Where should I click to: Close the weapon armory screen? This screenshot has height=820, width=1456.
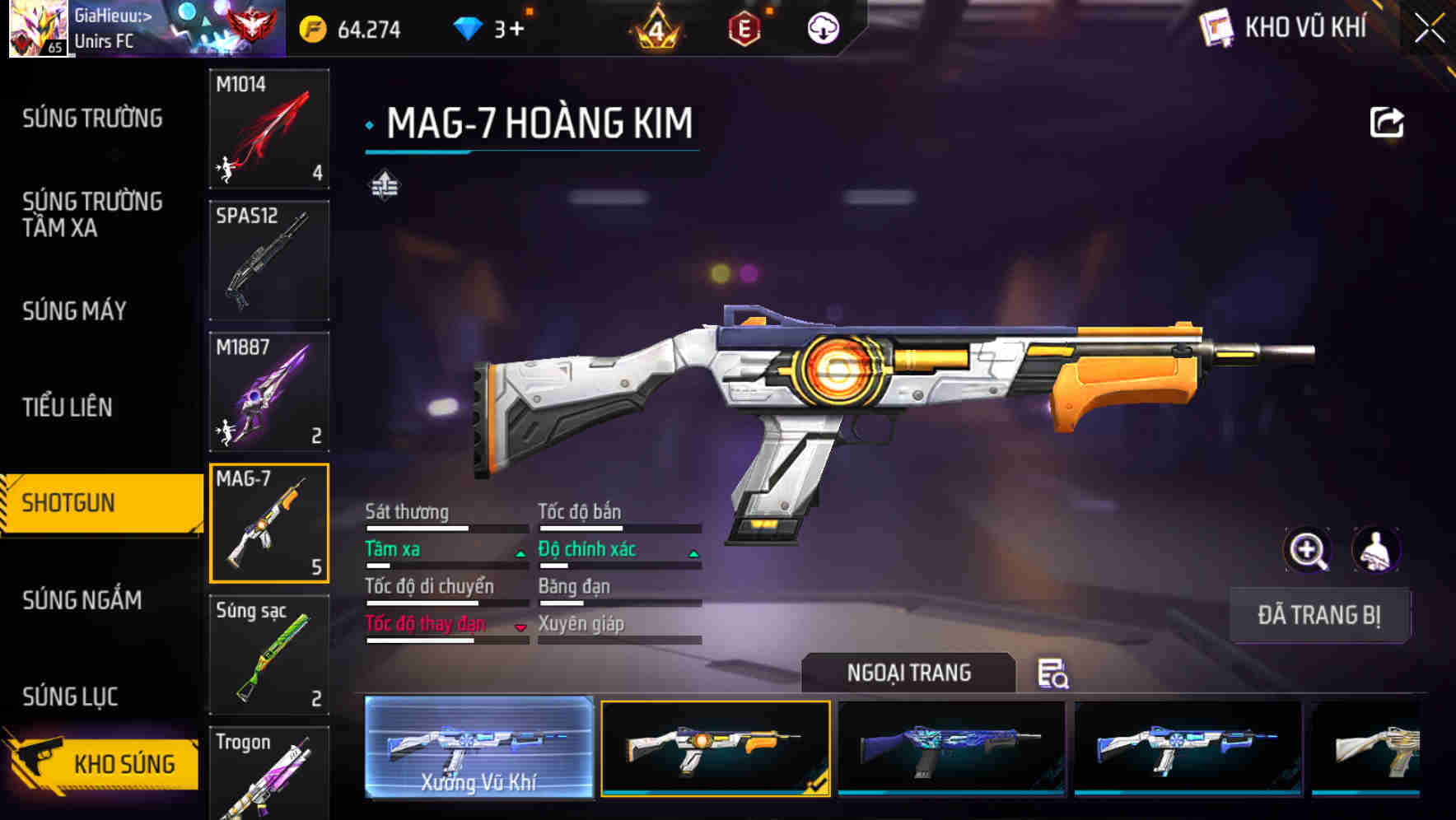click(x=1429, y=29)
